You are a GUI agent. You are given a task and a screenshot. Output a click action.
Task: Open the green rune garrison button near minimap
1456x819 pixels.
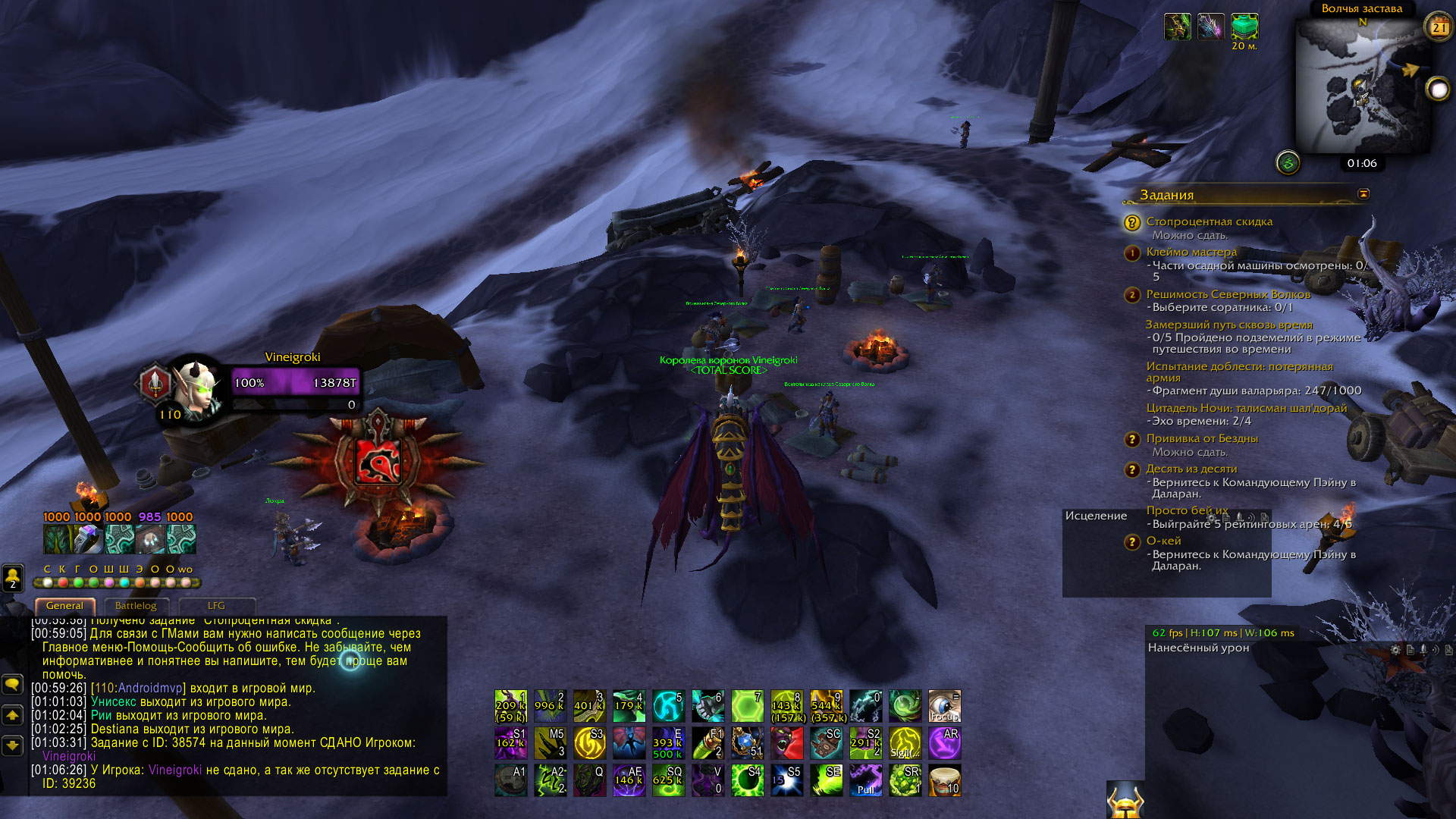[1288, 162]
